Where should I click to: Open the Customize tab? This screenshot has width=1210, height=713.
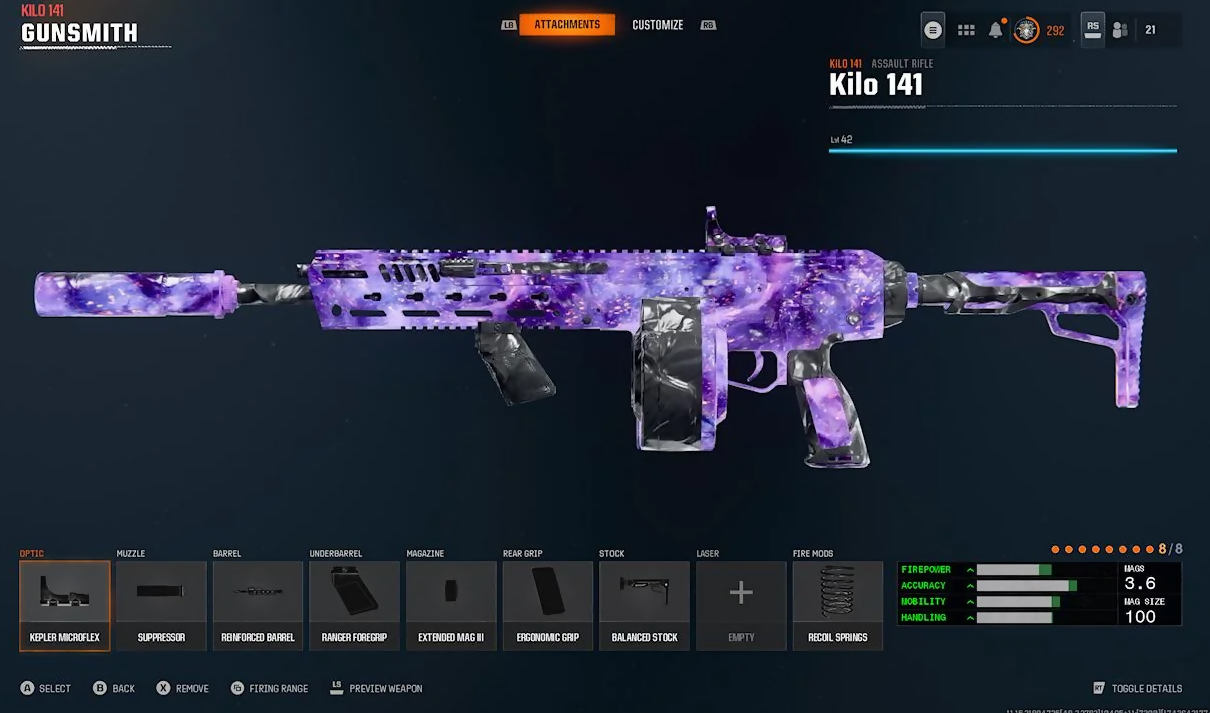(657, 24)
